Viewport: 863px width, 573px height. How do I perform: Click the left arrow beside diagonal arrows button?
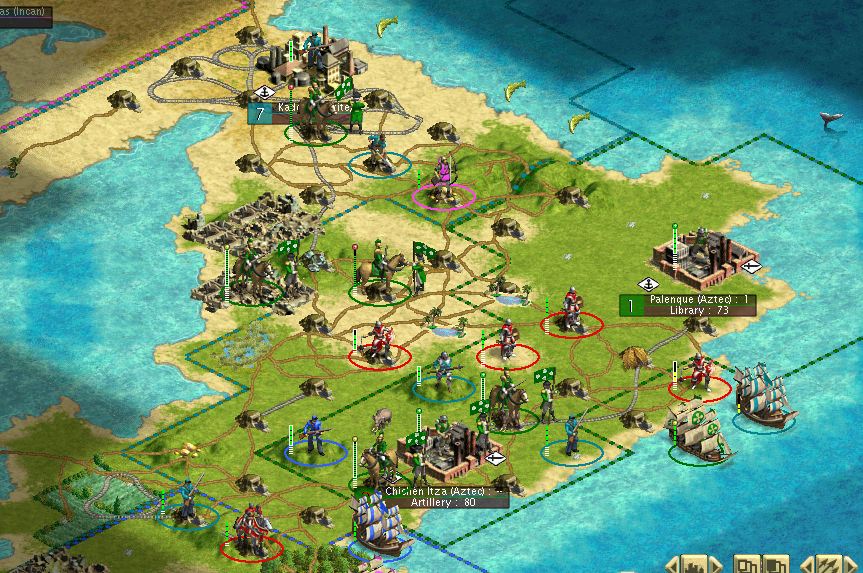point(806,565)
